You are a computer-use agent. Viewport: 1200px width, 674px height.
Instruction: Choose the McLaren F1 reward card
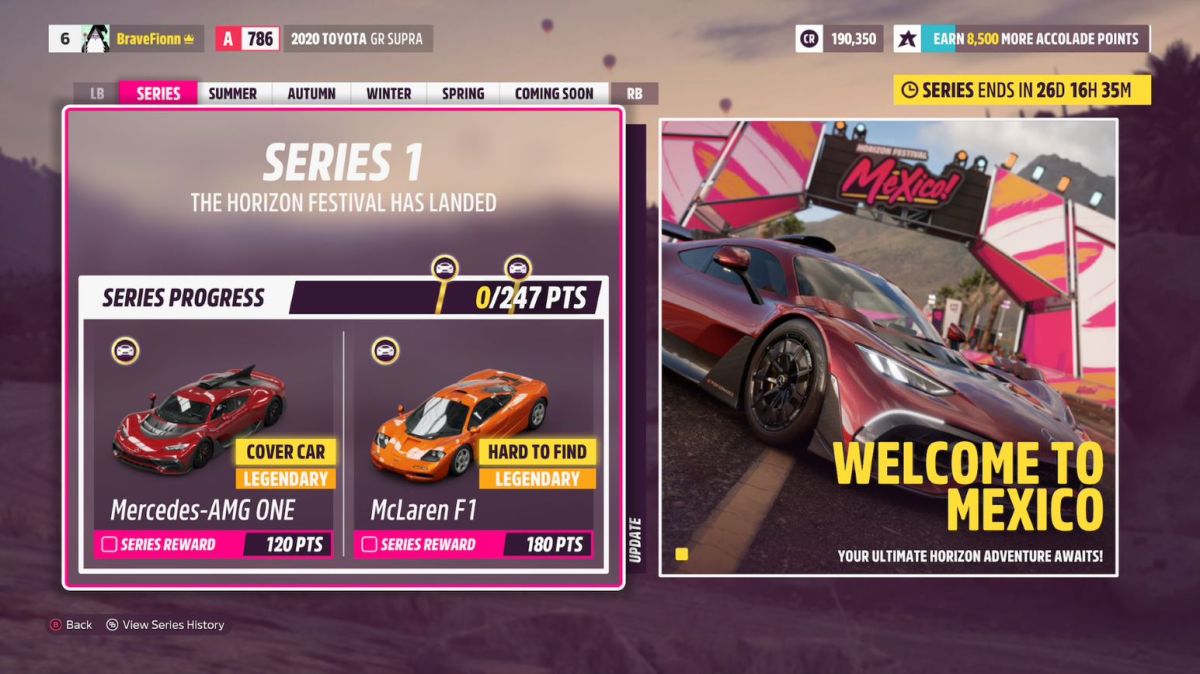click(x=474, y=440)
